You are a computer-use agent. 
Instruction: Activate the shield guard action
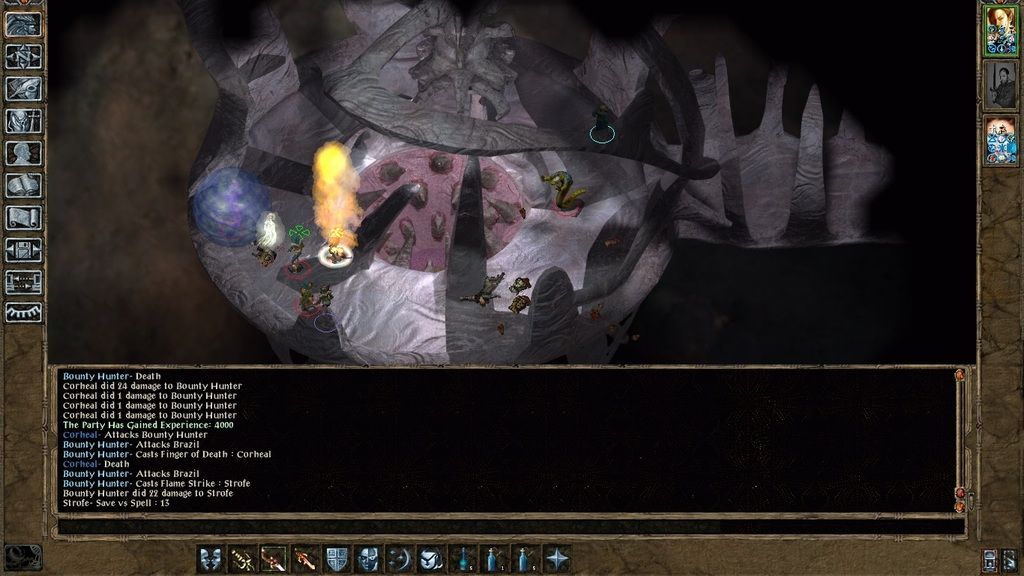click(x=337, y=559)
